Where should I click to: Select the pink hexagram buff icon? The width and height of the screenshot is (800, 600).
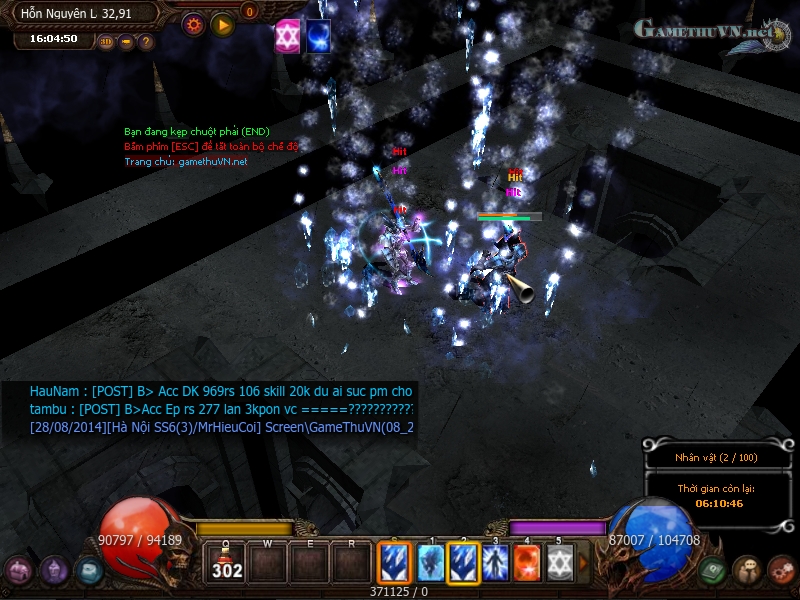point(288,36)
